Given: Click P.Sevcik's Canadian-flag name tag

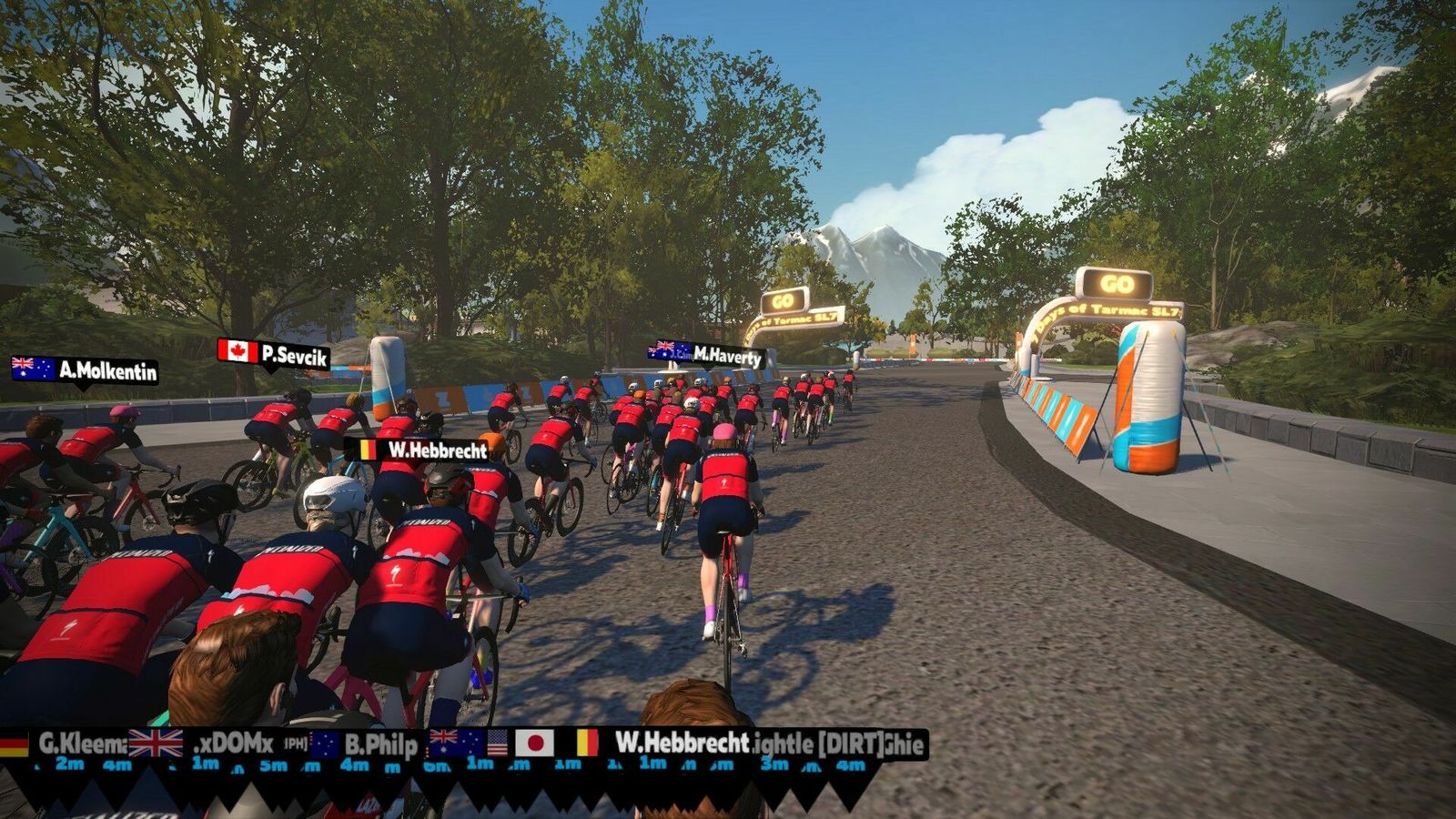Looking at the screenshot, I should tap(274, 354).
